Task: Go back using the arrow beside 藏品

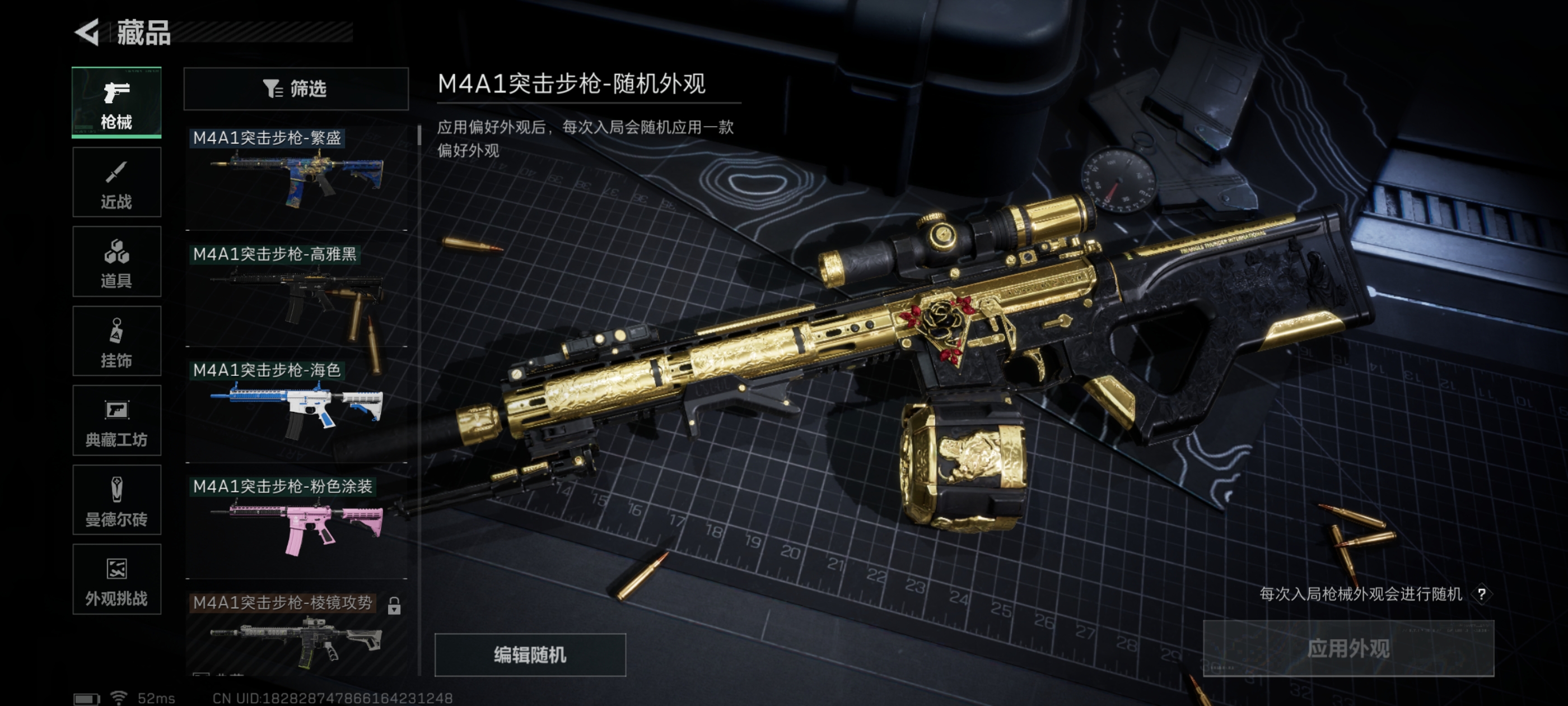Action: coord(88,32)
